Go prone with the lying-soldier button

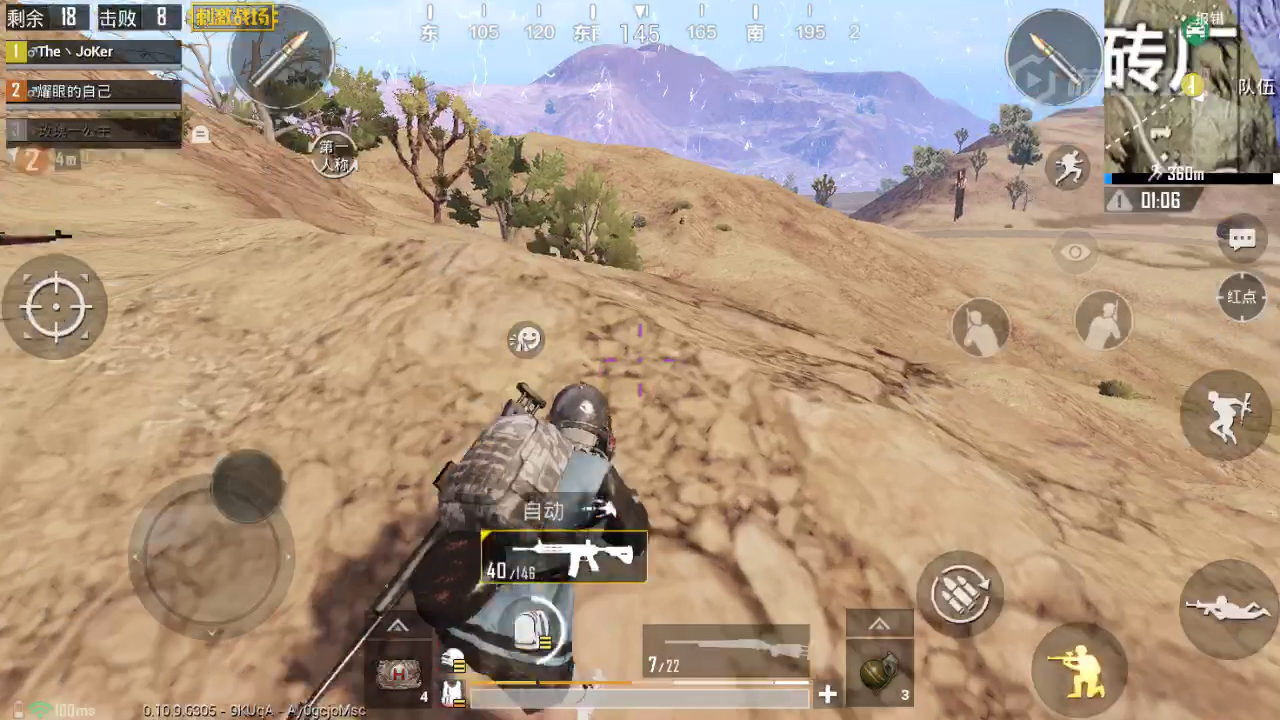pyautogui.click(x=1227, y=608)
